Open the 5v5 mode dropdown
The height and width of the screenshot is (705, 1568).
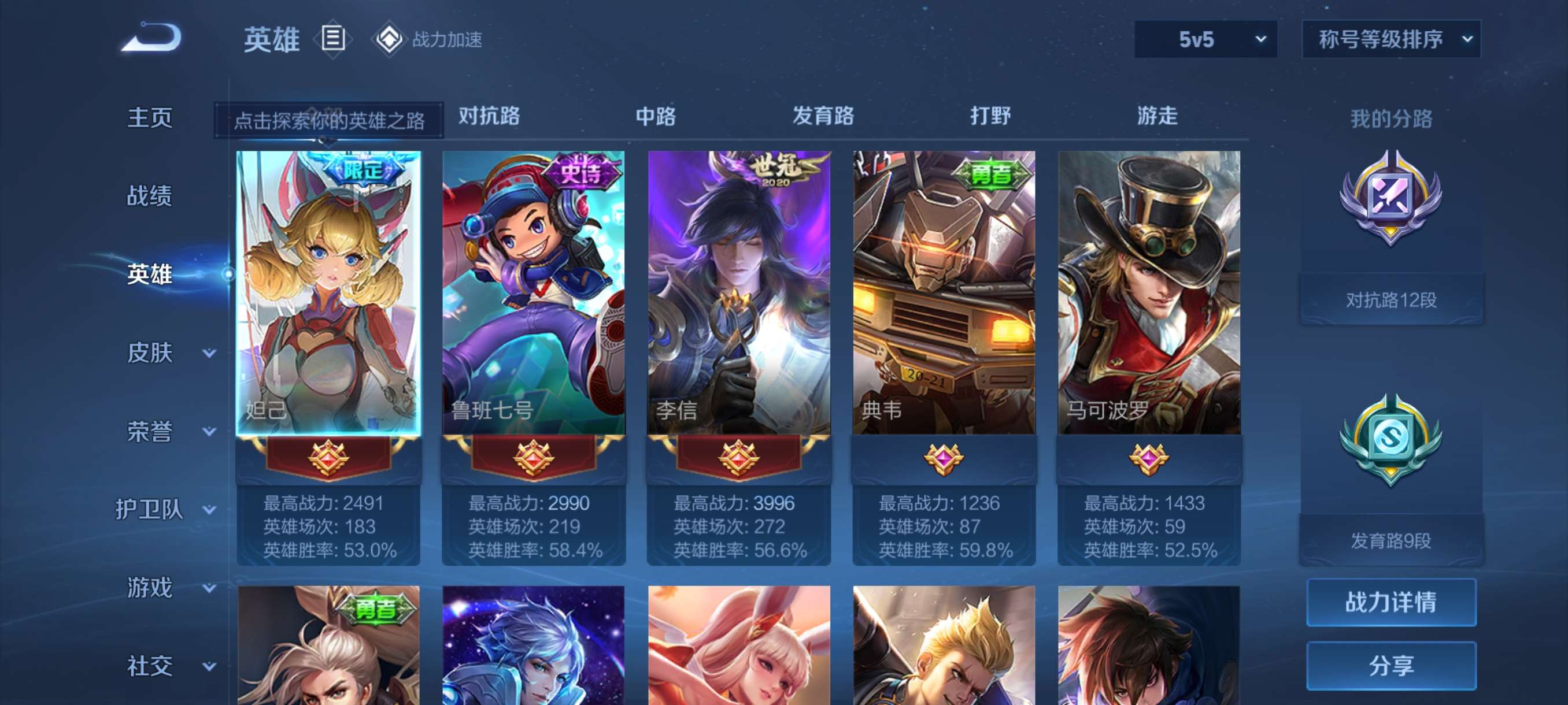tap(1205, 39)
